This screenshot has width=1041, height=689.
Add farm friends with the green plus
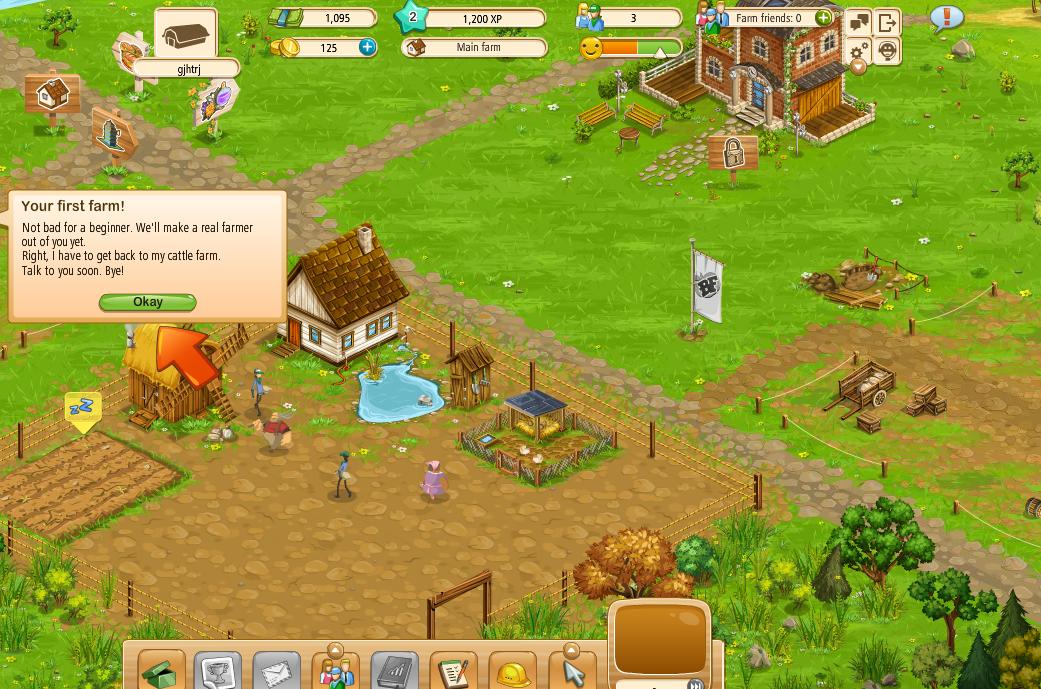point(823,18)
